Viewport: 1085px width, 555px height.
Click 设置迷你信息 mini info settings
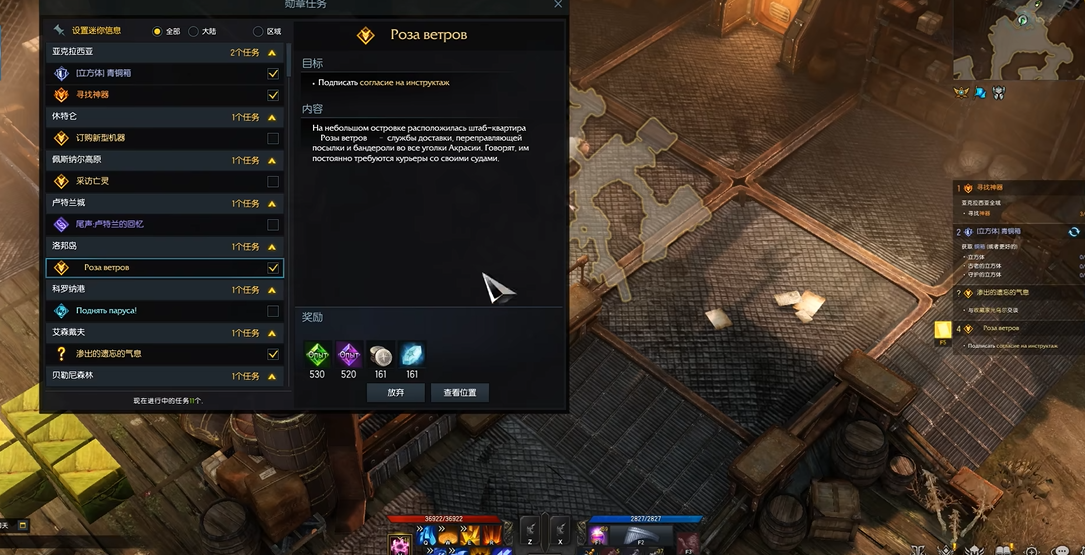[x=98, y=30]
